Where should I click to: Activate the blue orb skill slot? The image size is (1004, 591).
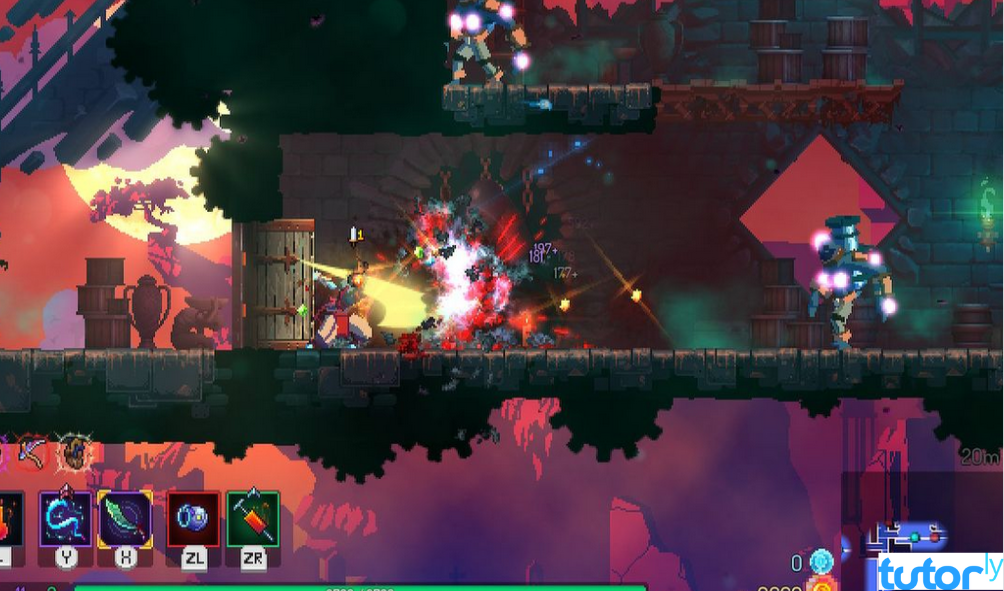click(x=193, y=518)
